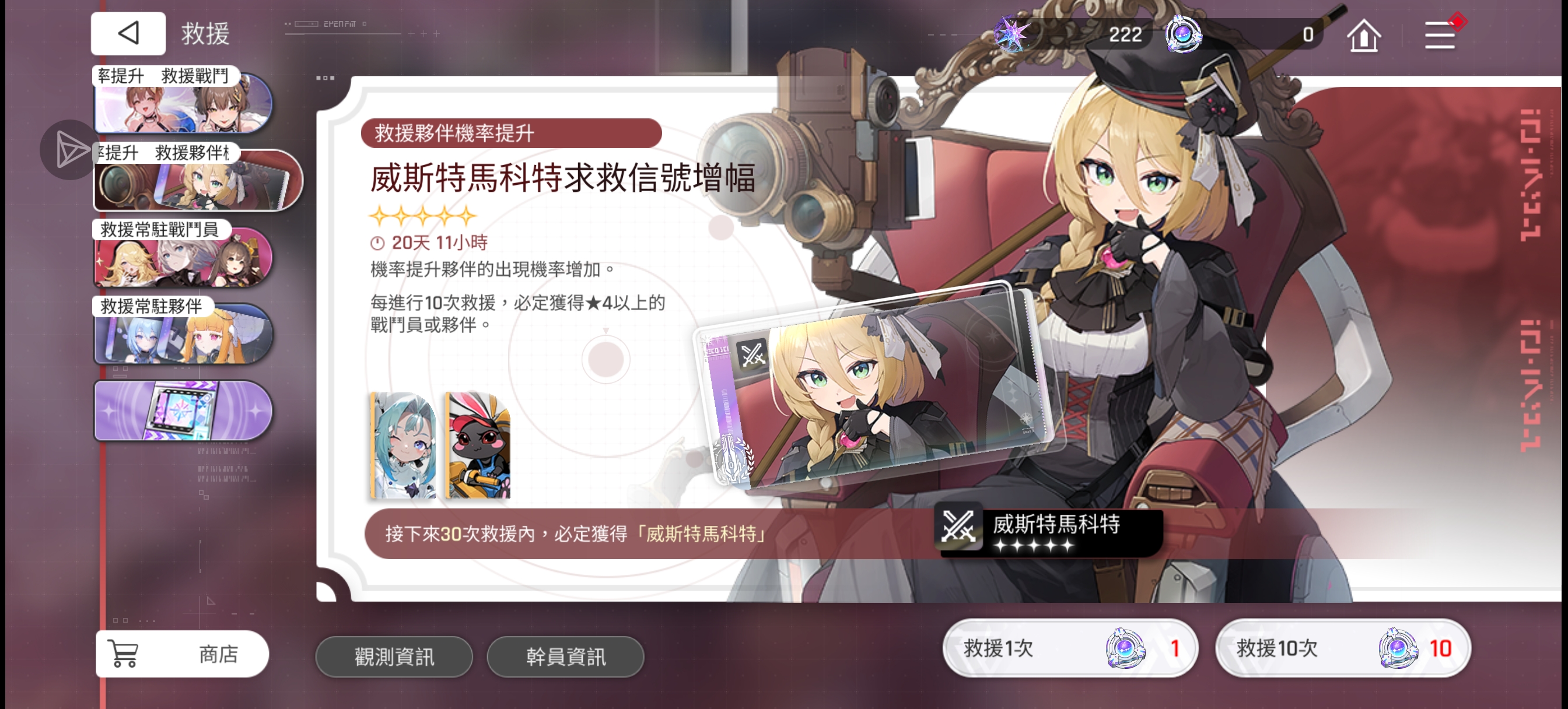Open the hamburger menu at top right
Screen dimensions: 1568x709
[x=1440, y=34]
